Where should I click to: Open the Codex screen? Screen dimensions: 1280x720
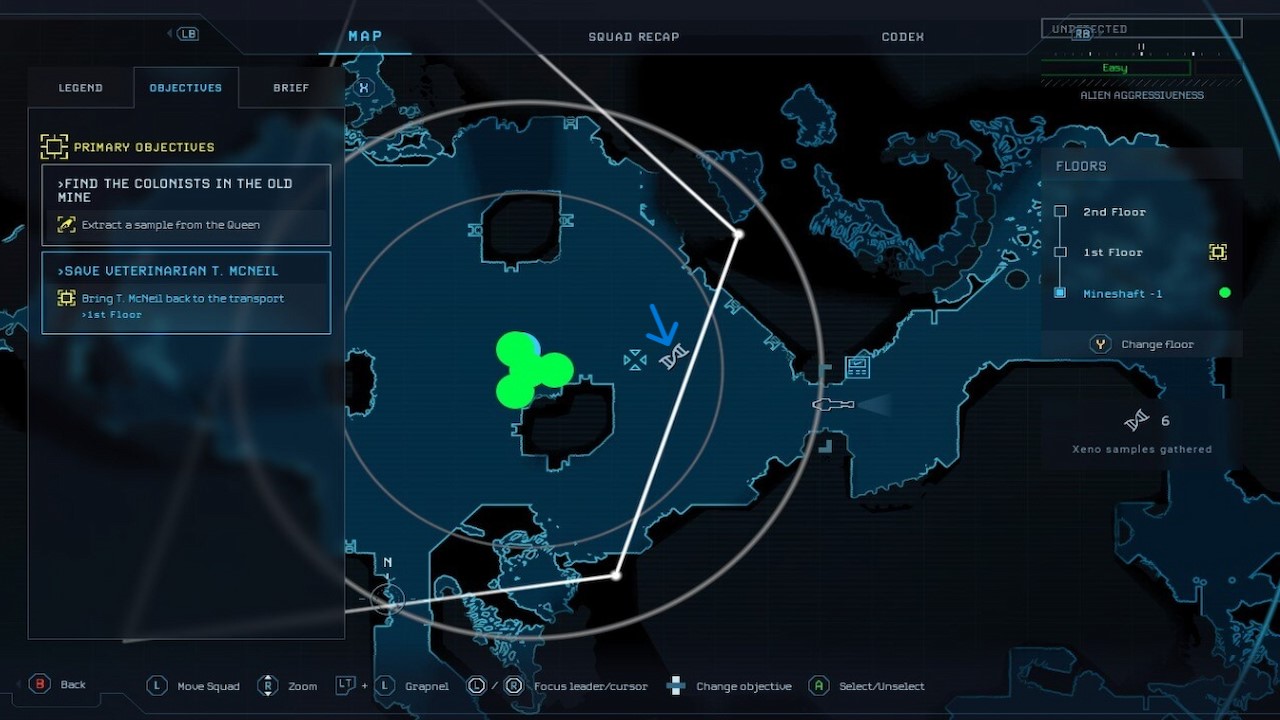click(x=902, y=36)
